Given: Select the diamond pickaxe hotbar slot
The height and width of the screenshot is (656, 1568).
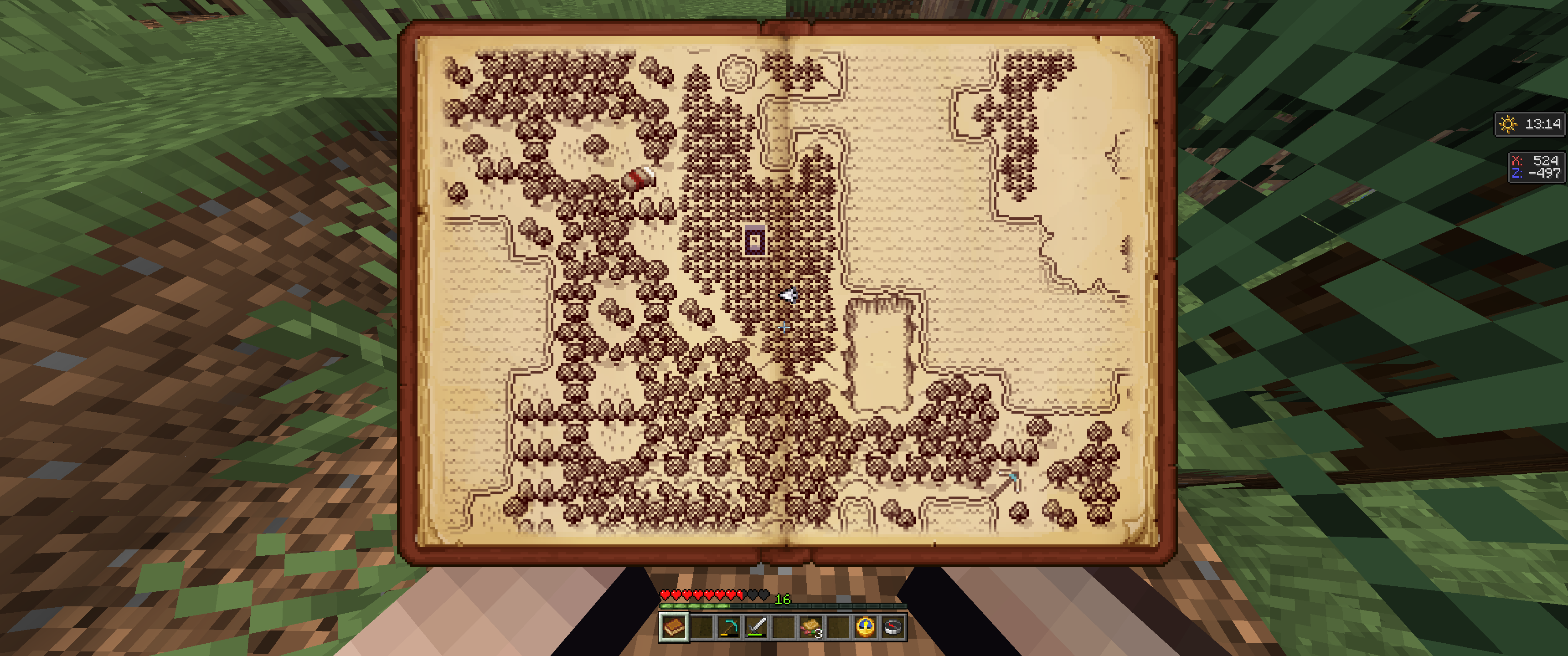Looking at the screenshot, I should pyautogui.click(x=728, y=627).
